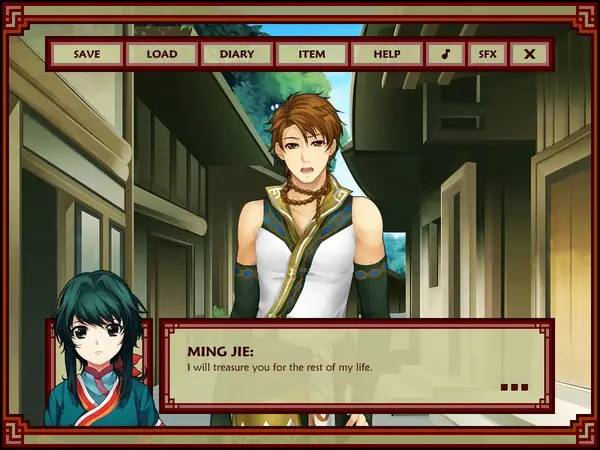Show the ITEM inventory
The height and width of the screenshot is (450, 600).
click(311, 54)
